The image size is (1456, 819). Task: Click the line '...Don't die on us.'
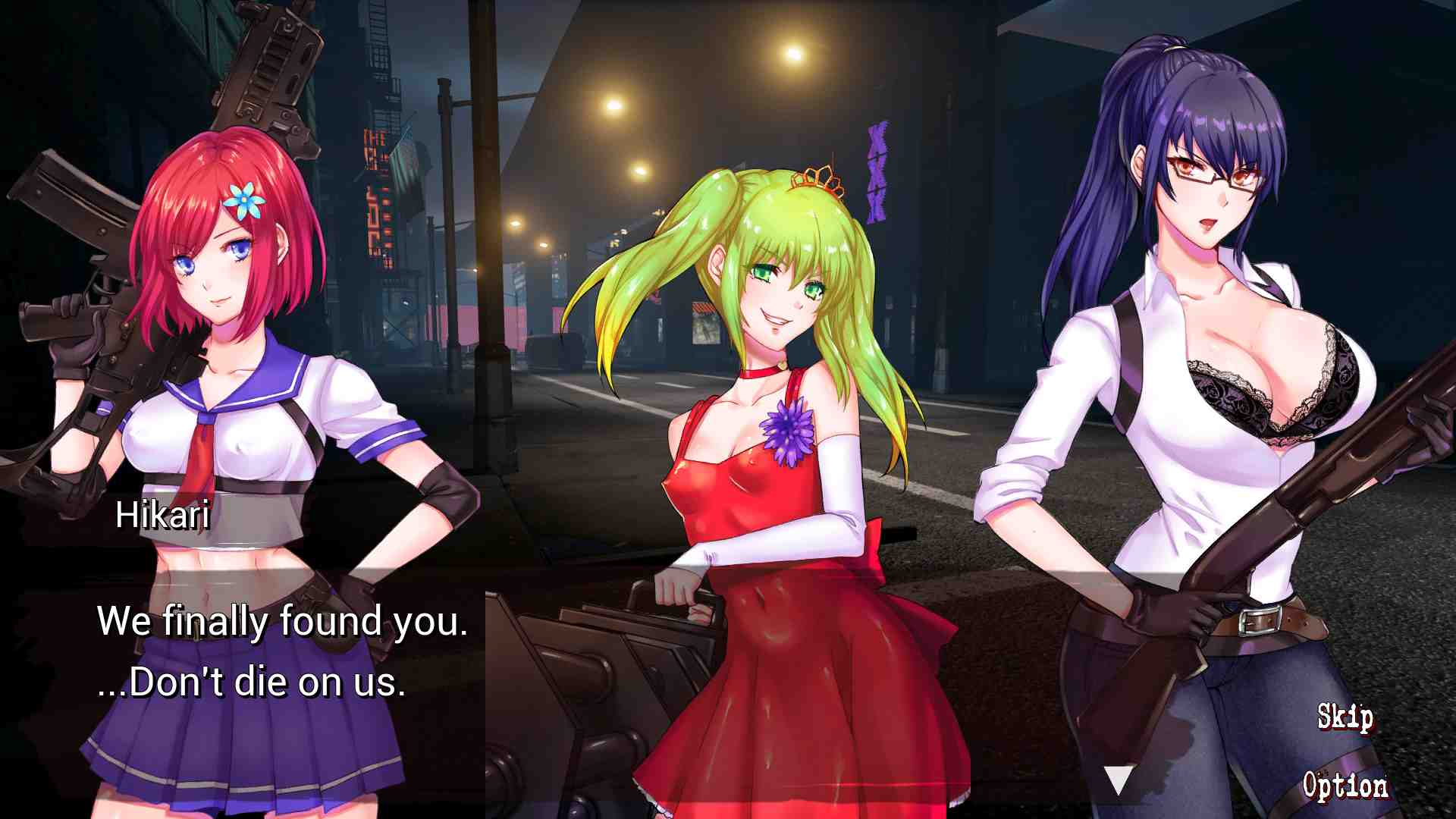(250, 682)
